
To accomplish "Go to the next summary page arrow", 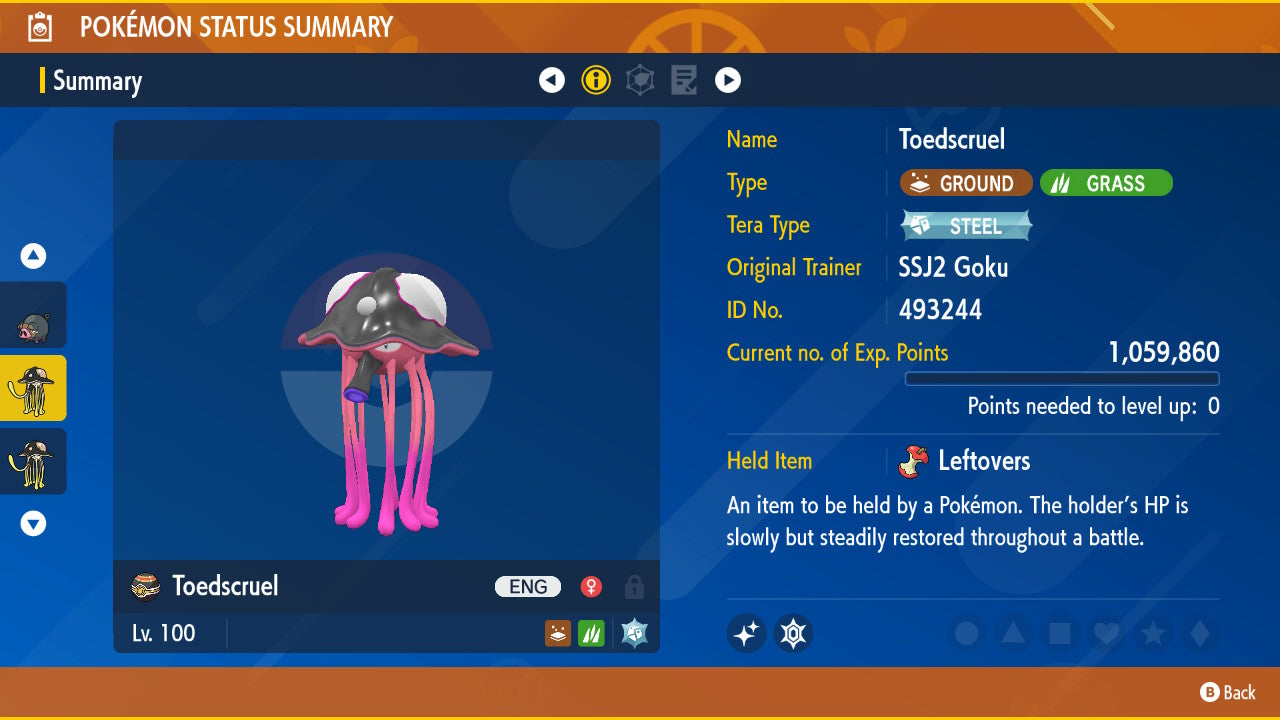I will (728, 80).
